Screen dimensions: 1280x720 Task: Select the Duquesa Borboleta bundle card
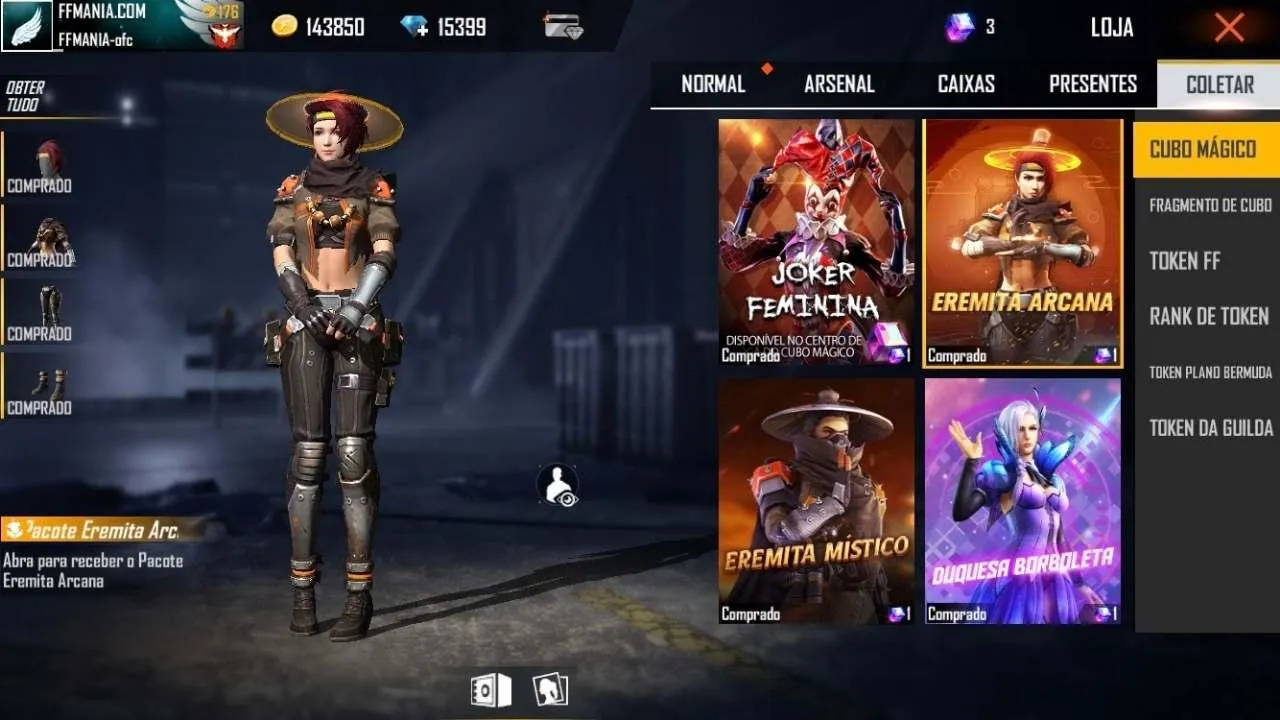point(1022,500)
